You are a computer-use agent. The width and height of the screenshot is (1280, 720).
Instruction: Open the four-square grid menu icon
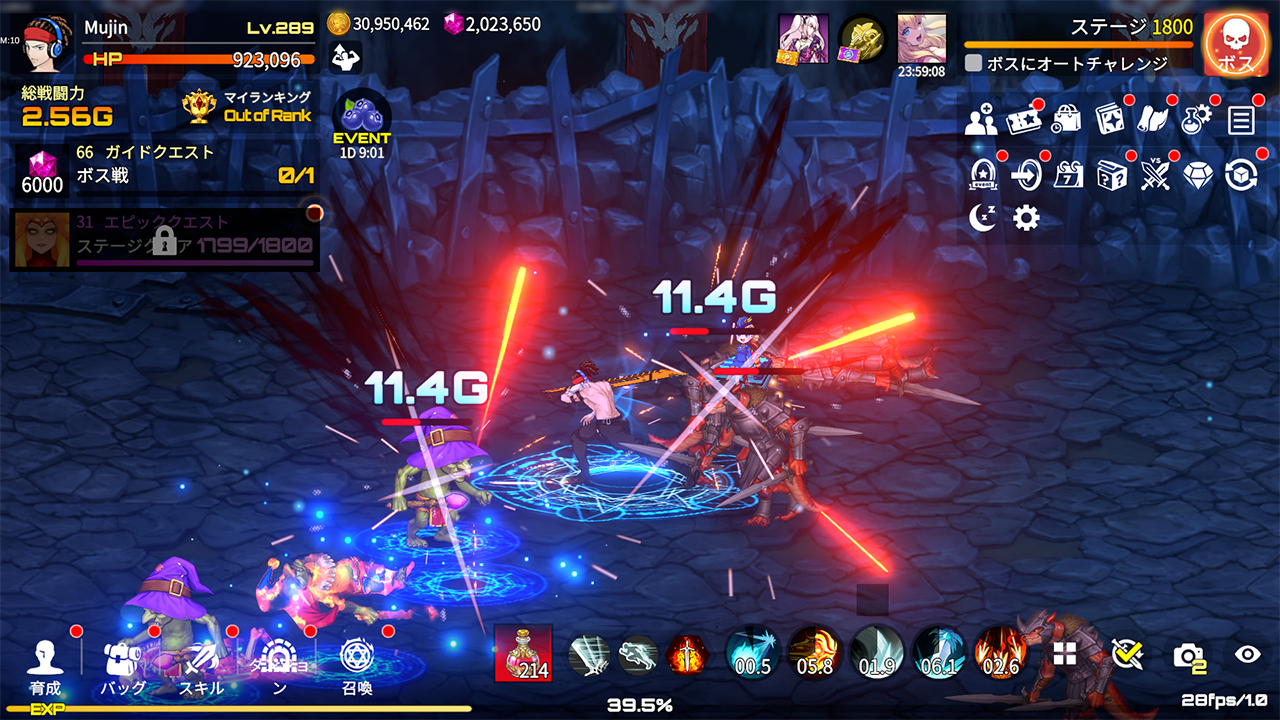1065,654
